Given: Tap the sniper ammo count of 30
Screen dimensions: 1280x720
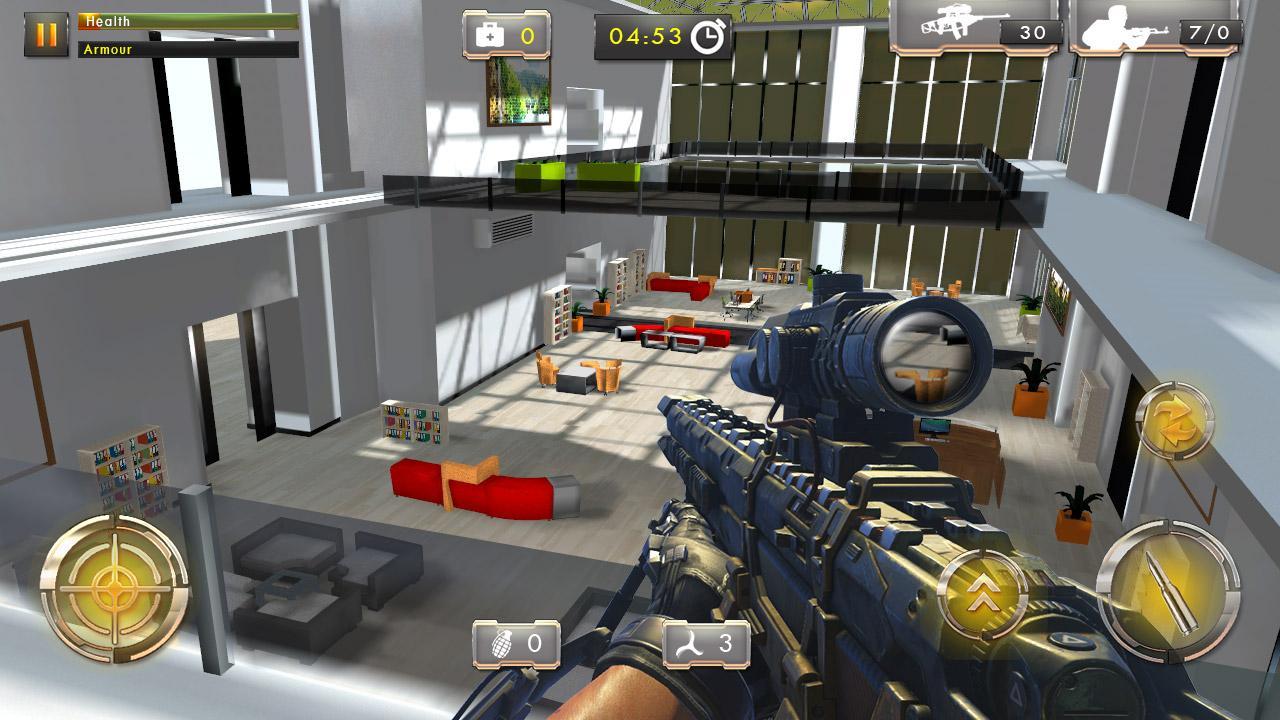Looking at the screenshot, I should [1032, 28].
